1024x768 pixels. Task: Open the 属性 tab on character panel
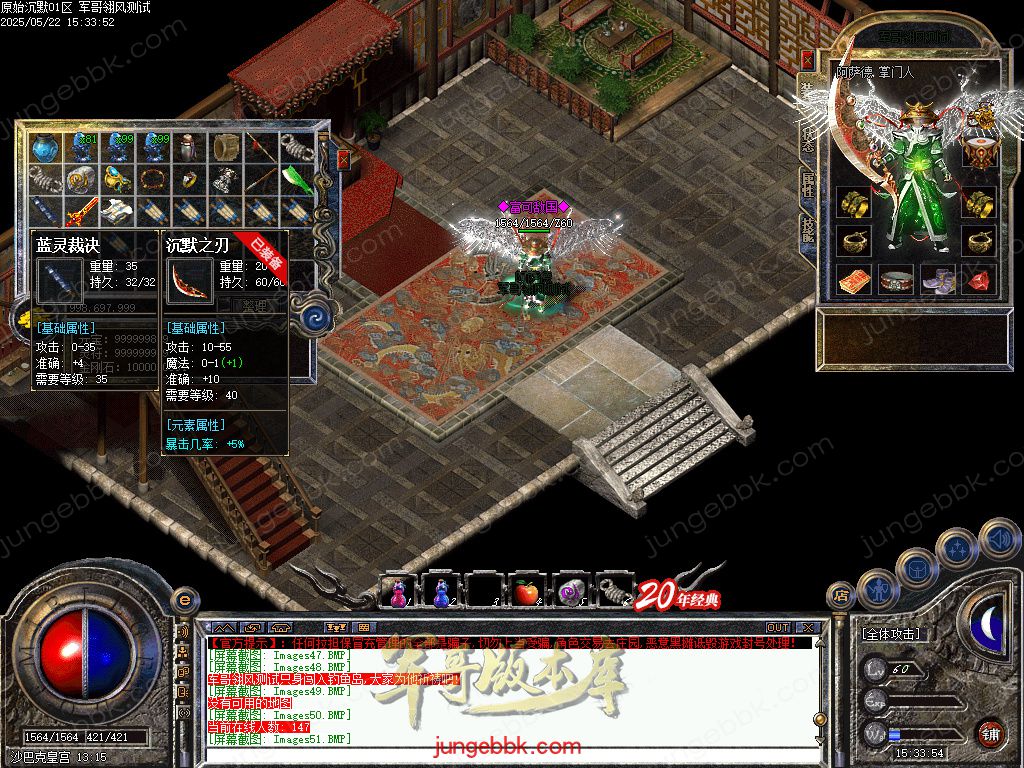807,185
